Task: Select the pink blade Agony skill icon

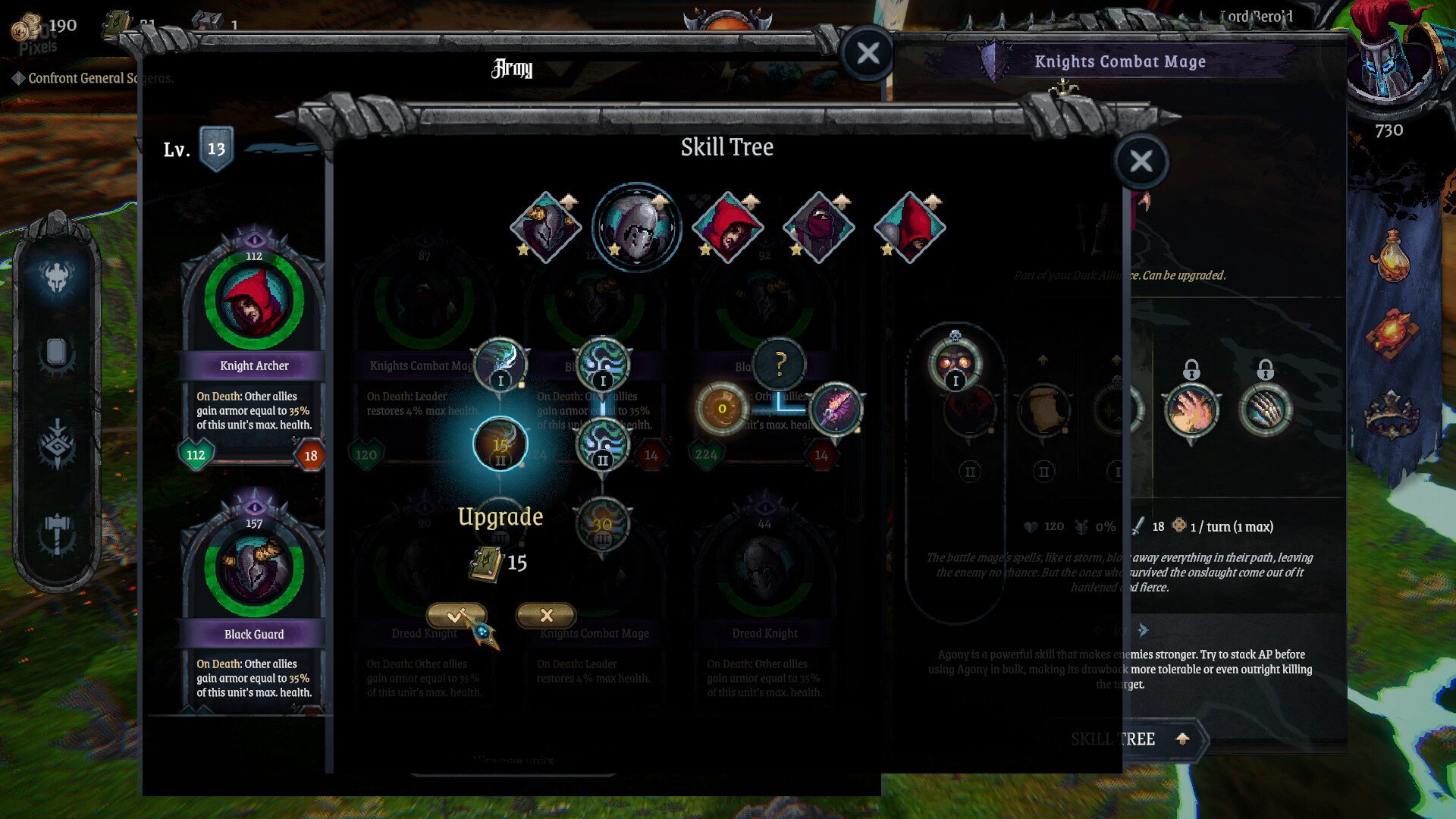Action: point(836,409)
